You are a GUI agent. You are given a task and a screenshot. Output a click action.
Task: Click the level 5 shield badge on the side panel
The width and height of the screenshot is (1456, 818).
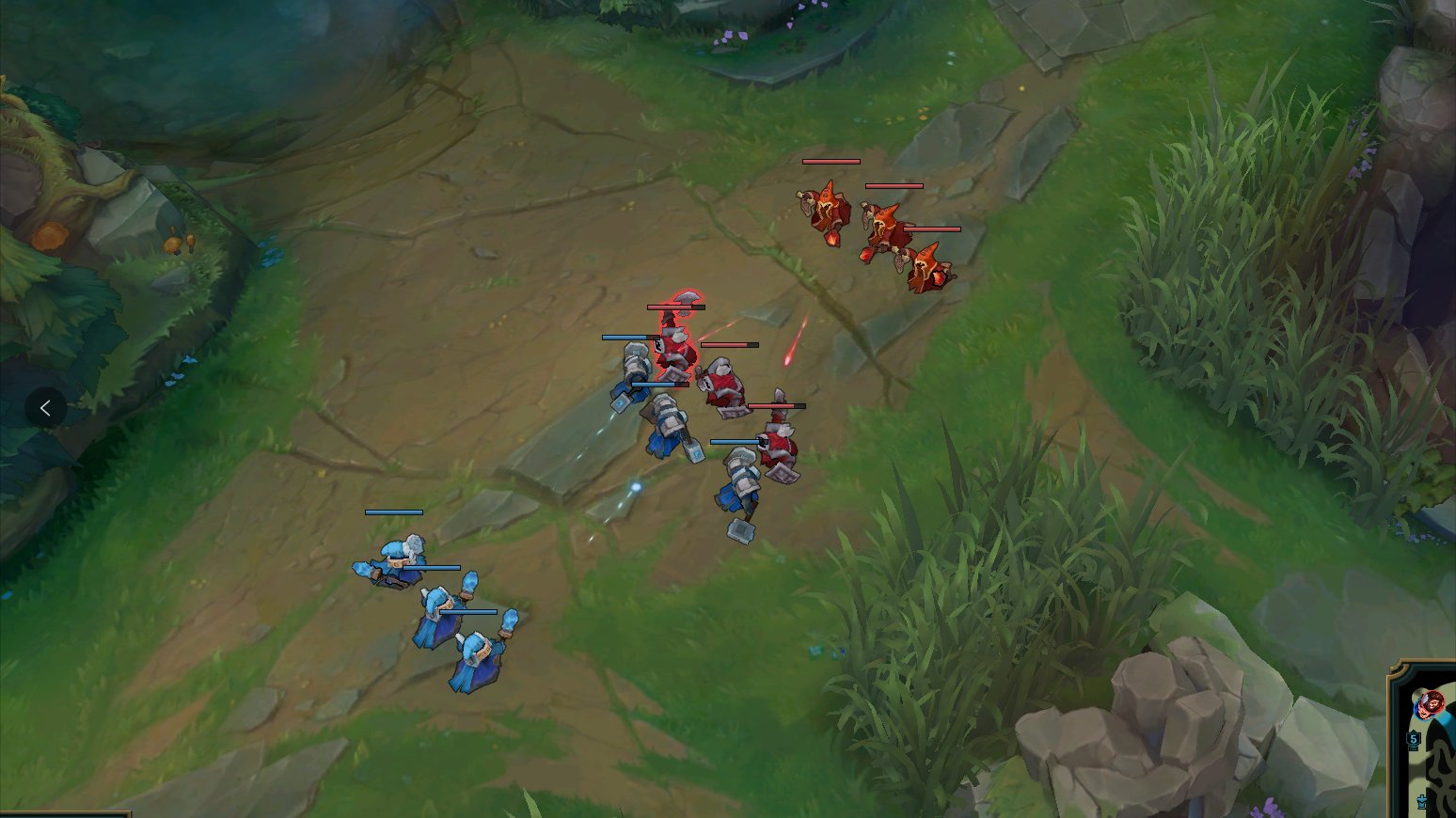coord(1414,740)
